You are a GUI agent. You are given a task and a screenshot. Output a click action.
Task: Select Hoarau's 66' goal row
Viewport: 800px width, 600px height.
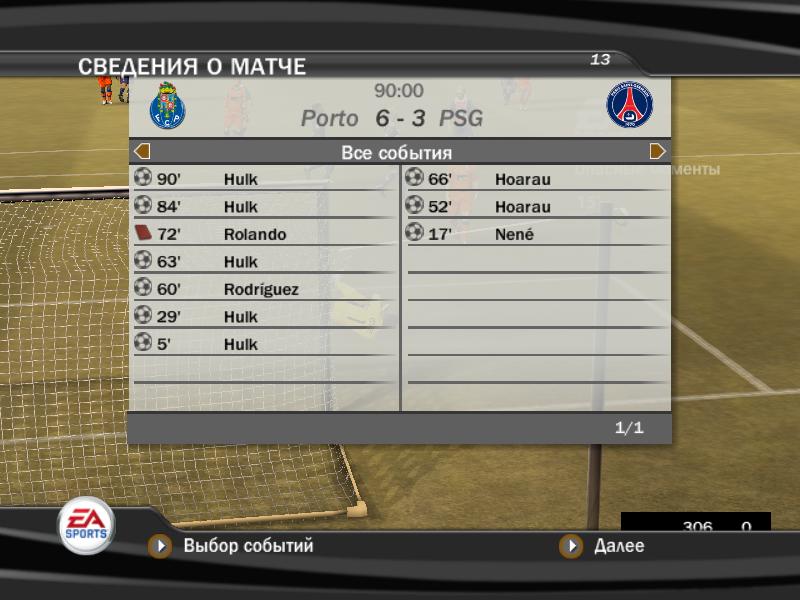click(x=536, y=179)
